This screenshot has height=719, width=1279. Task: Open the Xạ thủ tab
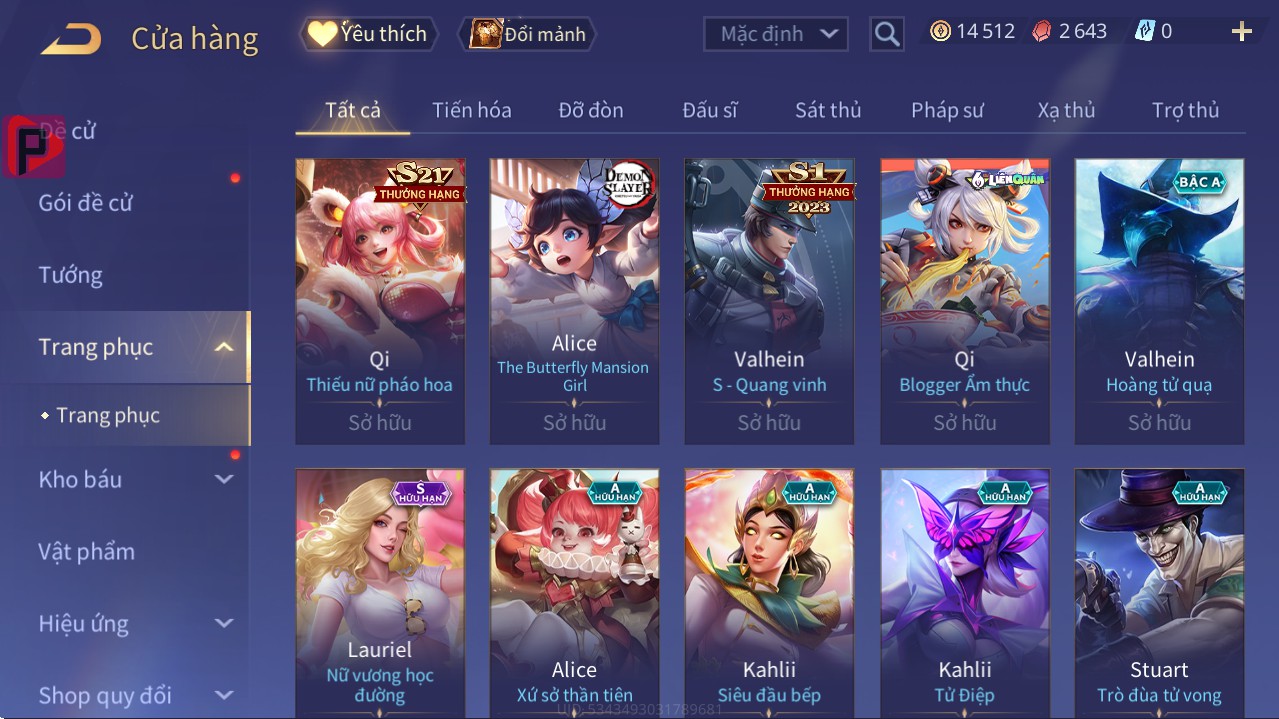tap(1066, 110)
